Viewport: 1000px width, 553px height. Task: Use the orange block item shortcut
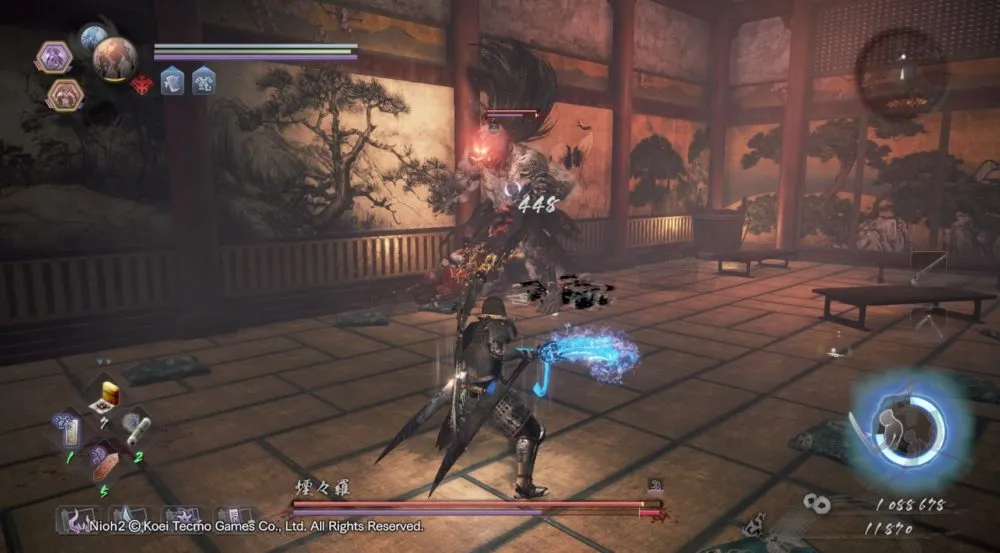pyautogui.click(x=107, y=465)
